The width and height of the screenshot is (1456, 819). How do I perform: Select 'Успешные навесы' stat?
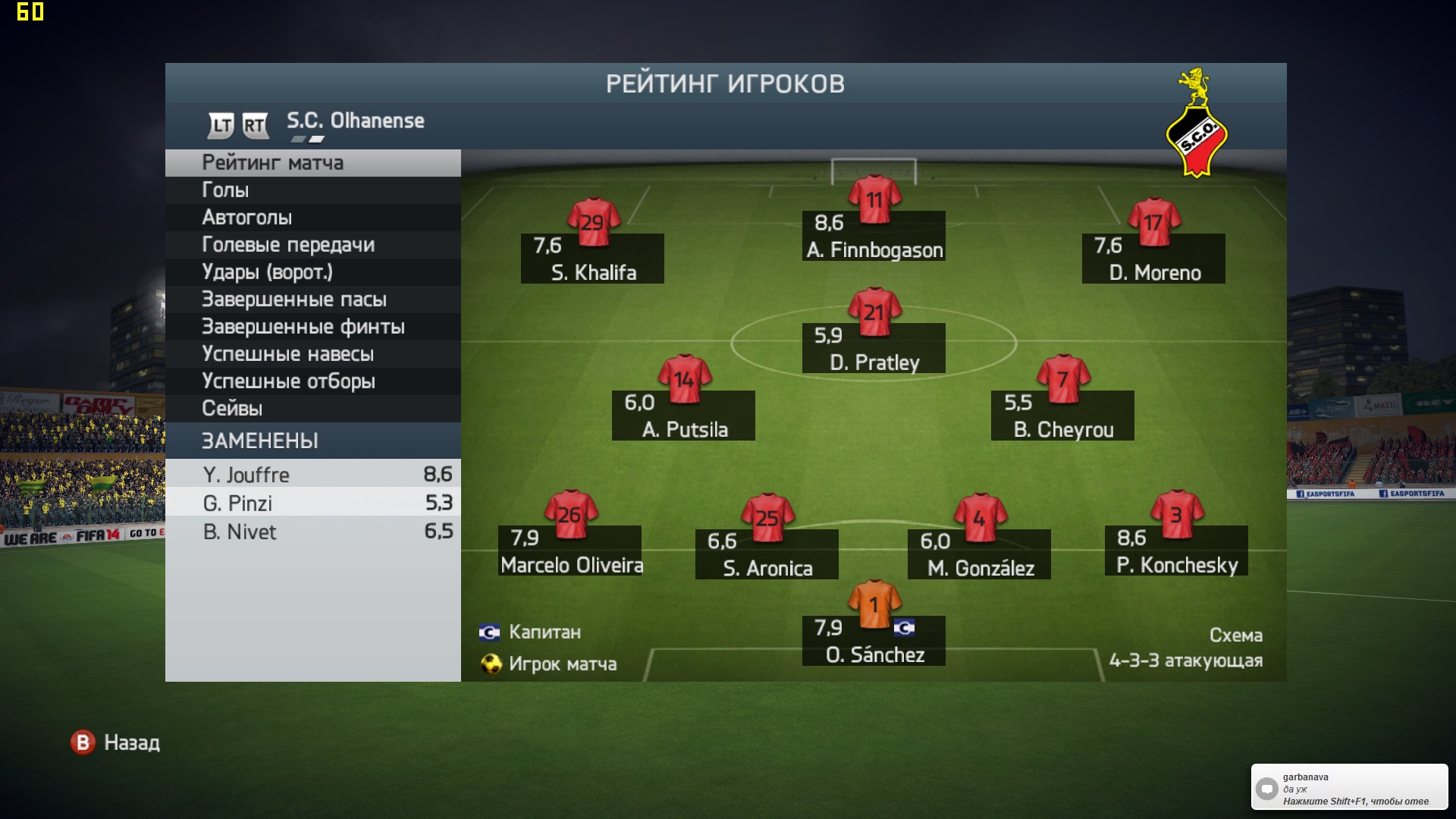pyautogui.click(x=312, y=354)
